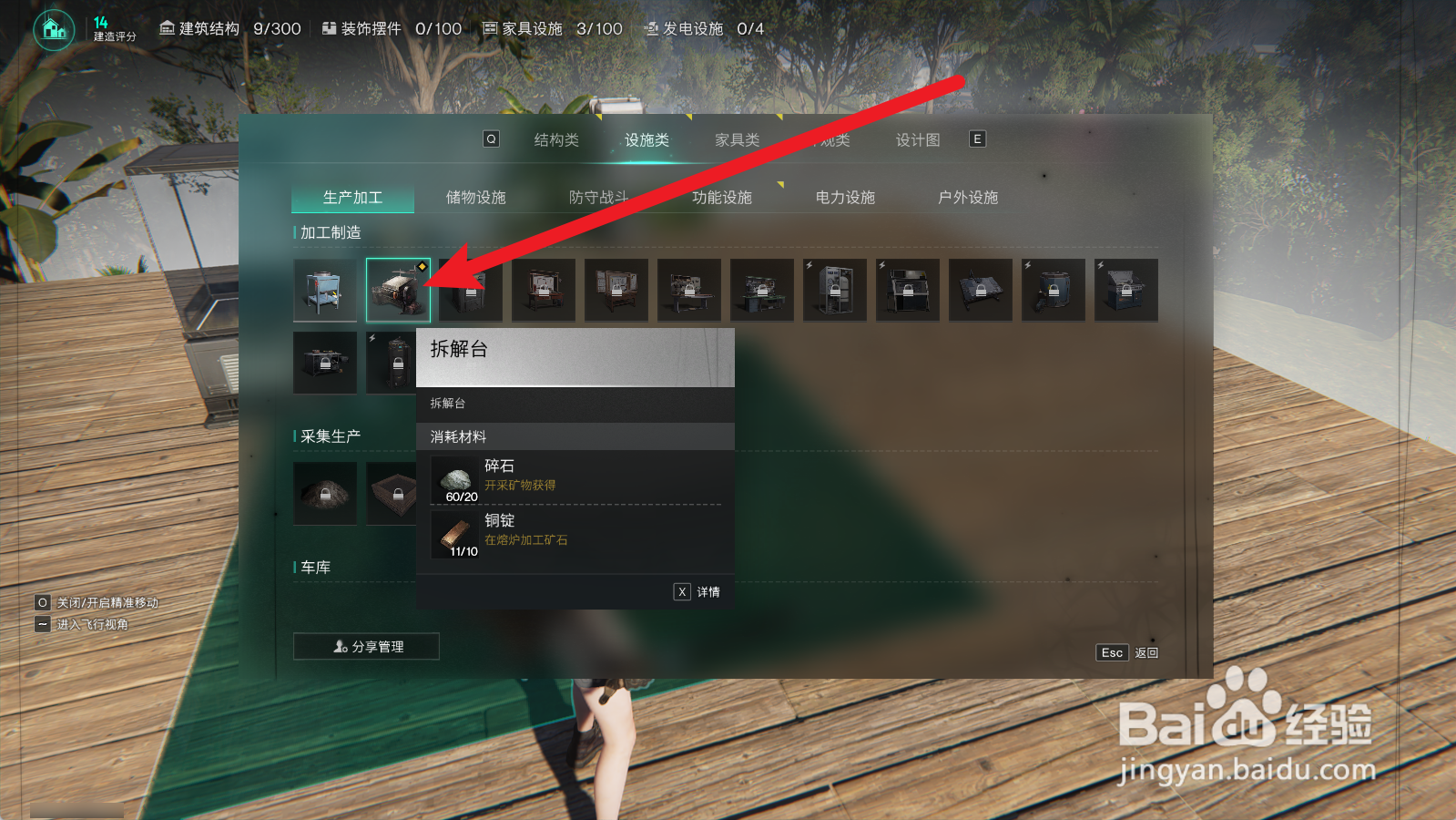Select the 拆解台 (disassembly bench) icon

click(398, 290)
